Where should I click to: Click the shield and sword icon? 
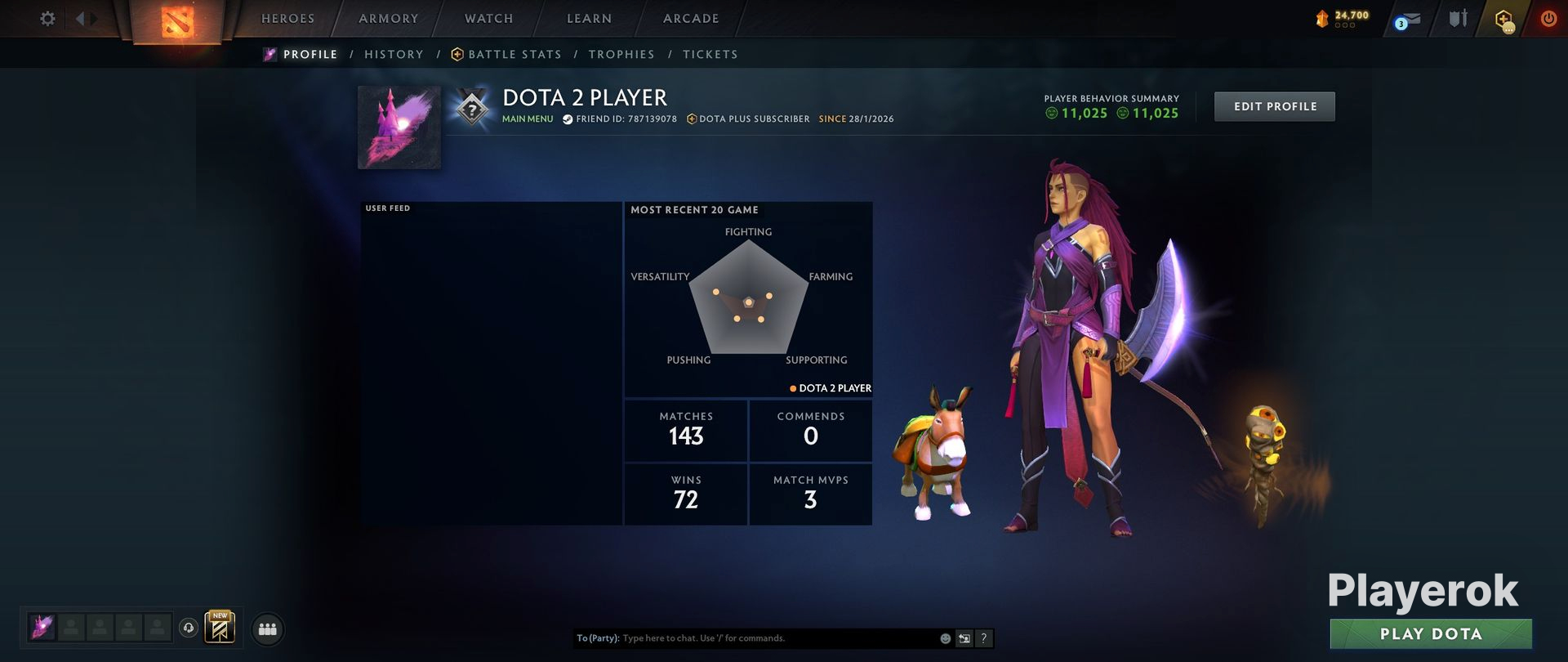[1458, 19]
